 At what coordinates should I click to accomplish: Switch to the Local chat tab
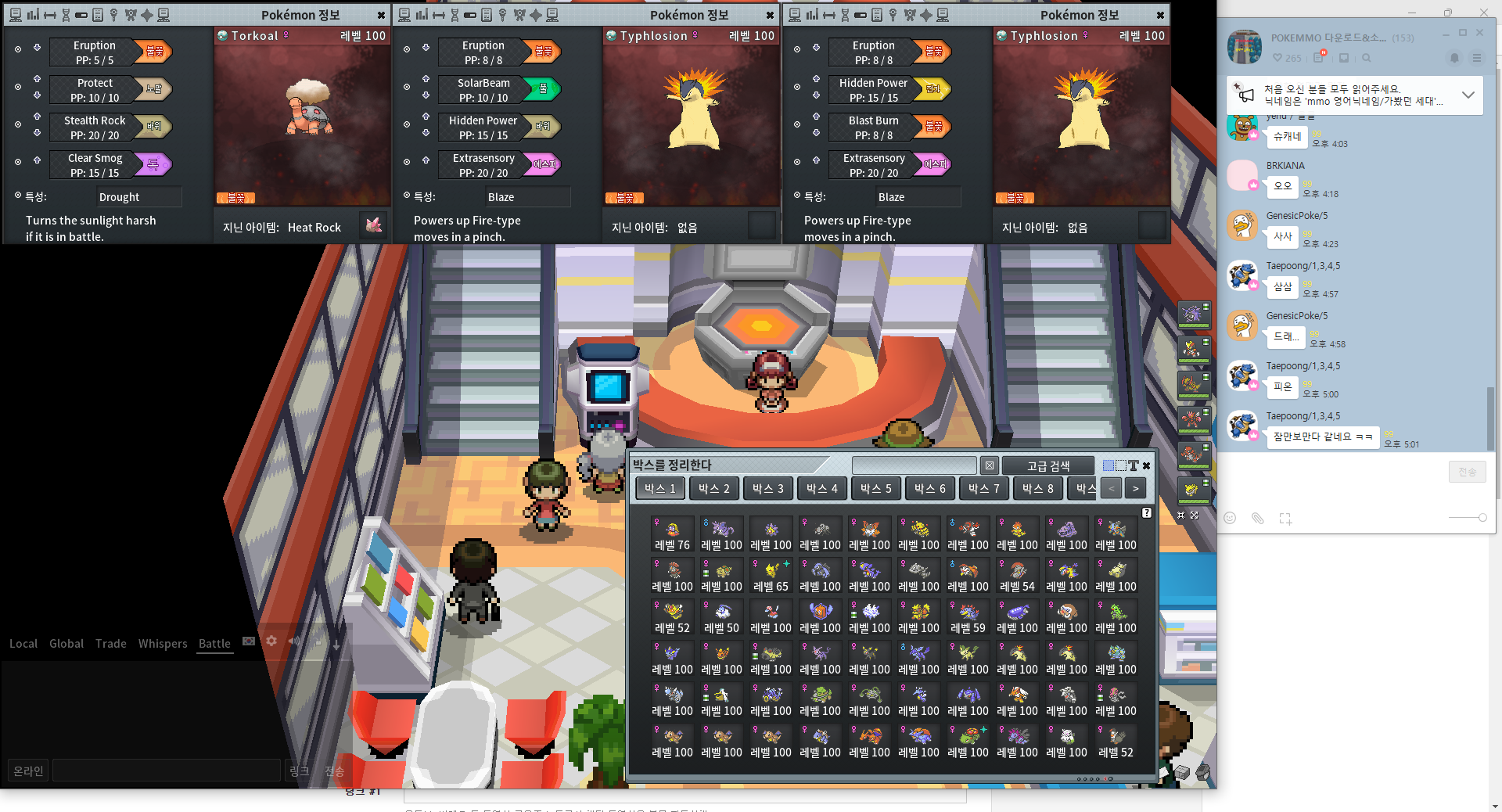tap(23, 643)
